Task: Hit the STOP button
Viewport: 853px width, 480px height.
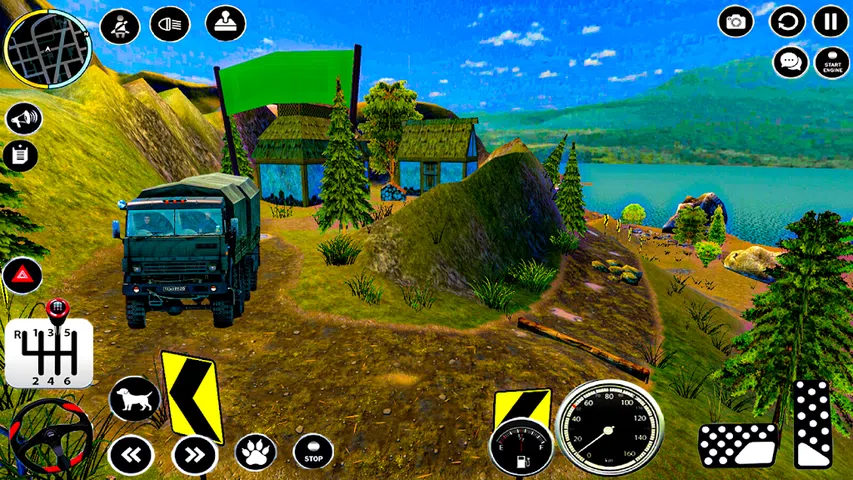Action: (313, 451)
